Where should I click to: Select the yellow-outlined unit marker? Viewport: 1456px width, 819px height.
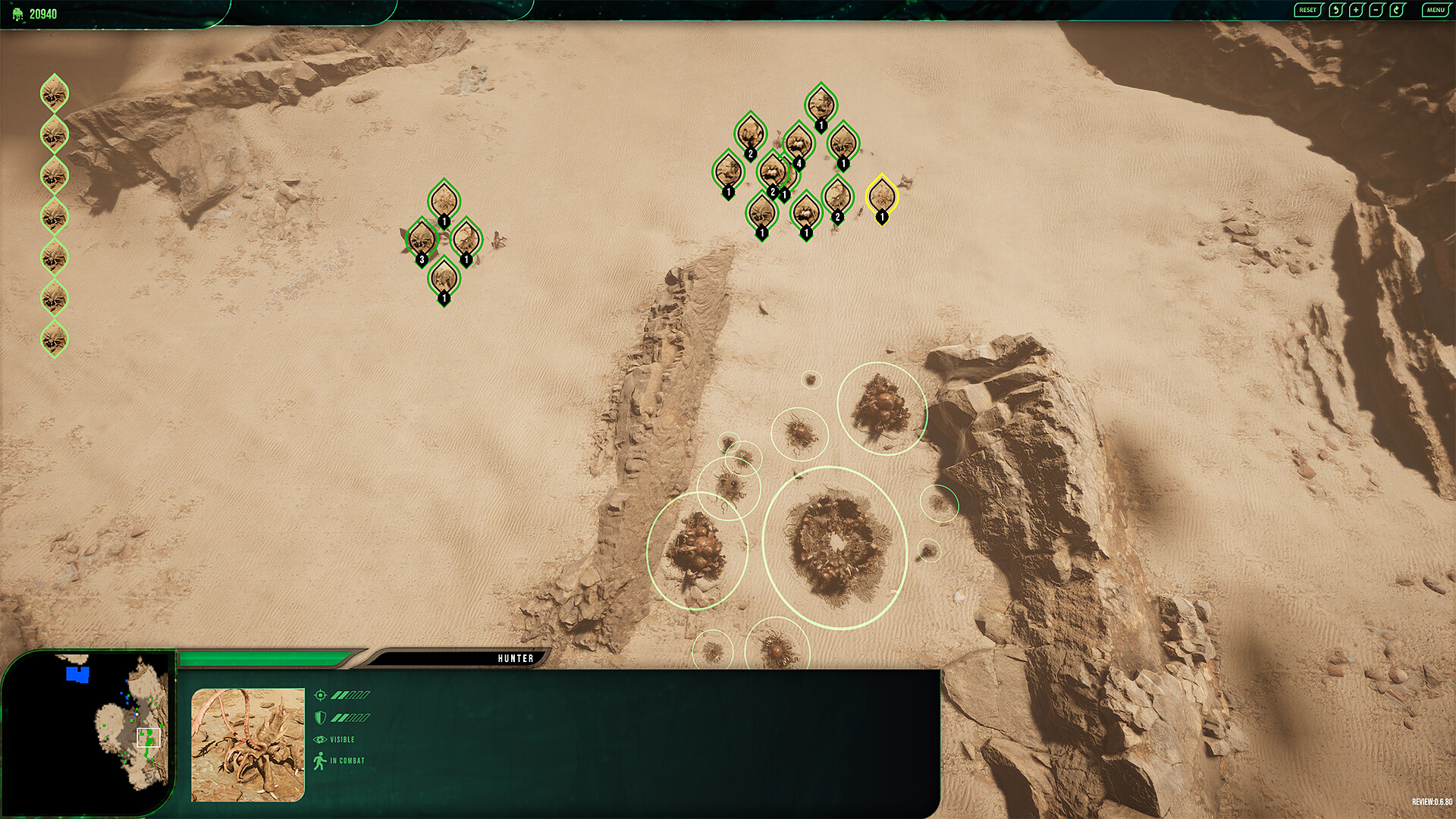881,196
